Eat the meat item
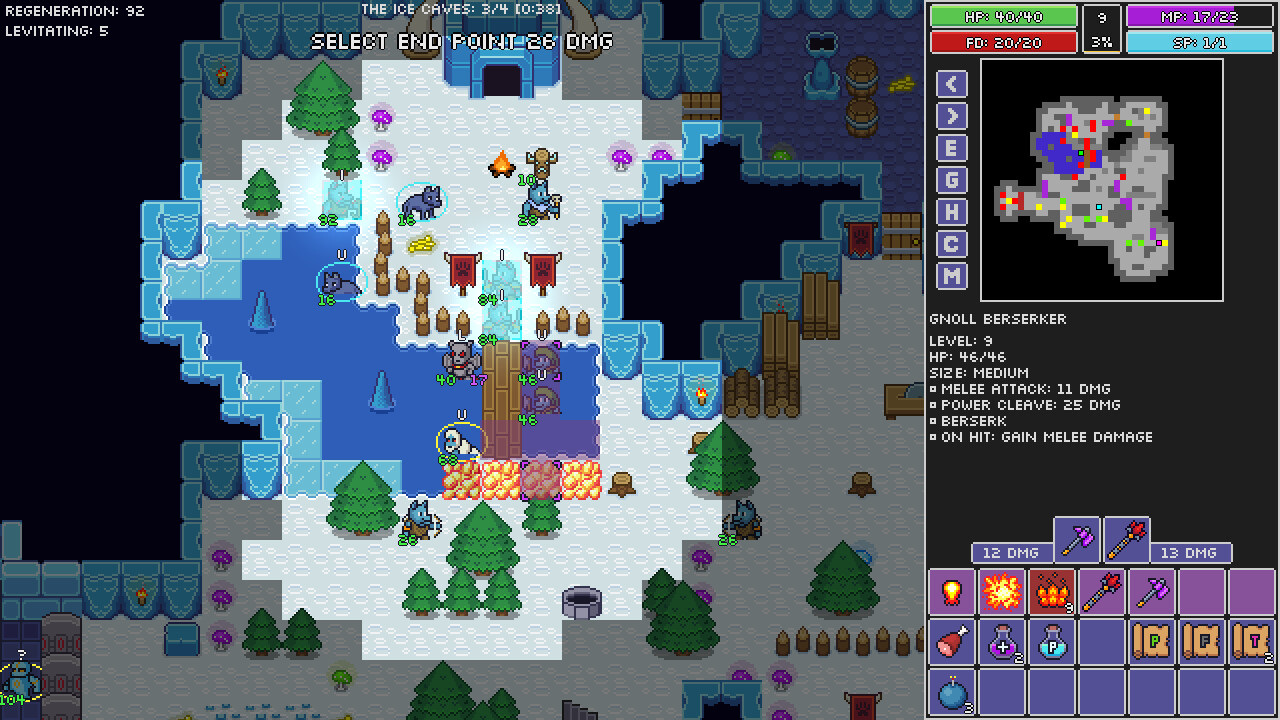This screenshot has height=720, width=1280. tap(952, 642)
